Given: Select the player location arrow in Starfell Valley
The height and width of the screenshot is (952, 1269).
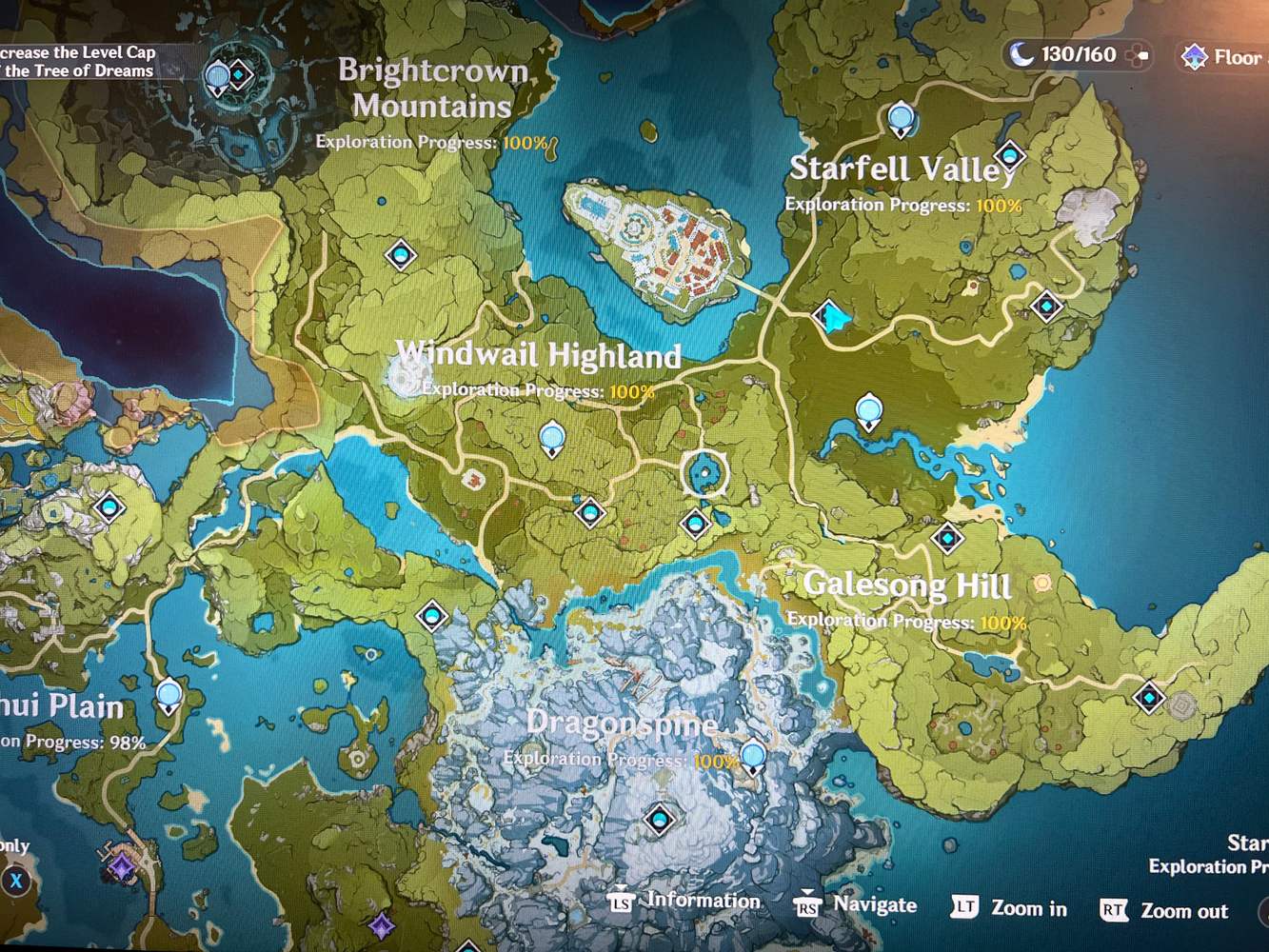Looking at the screenshot, I should coord(830,317).
